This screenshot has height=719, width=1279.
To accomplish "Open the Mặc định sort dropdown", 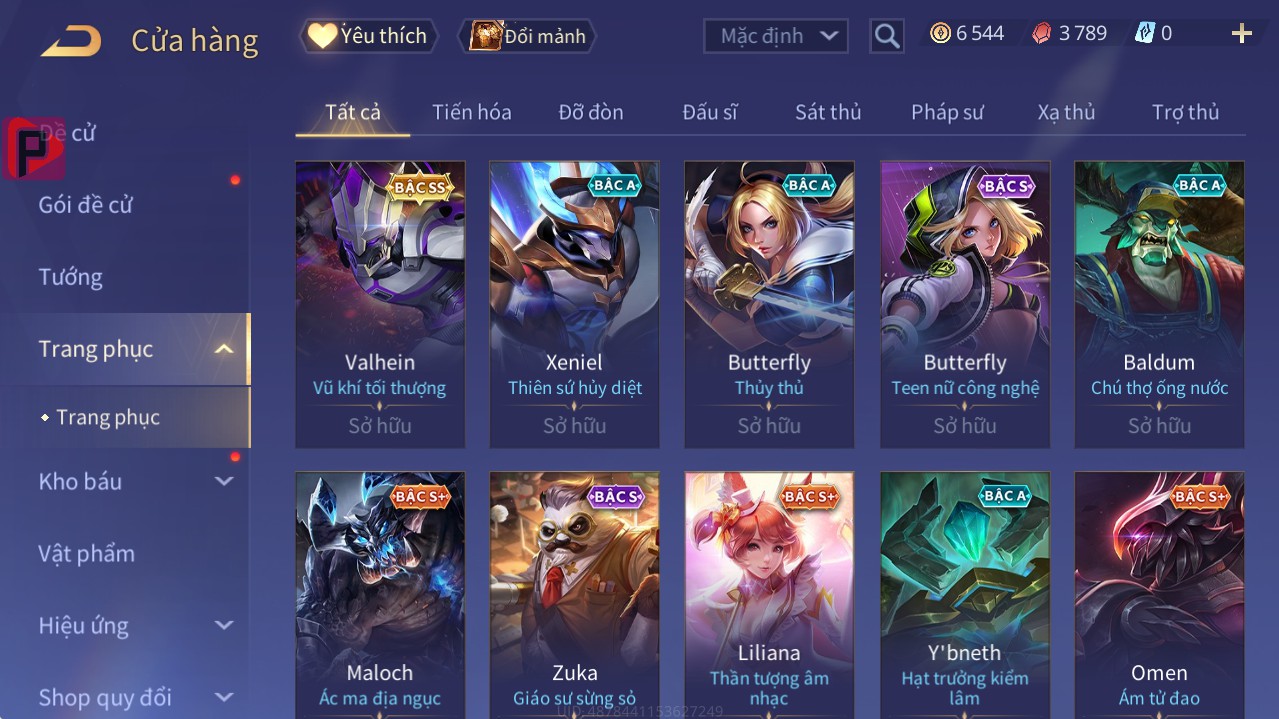I will tap(775, 36).
